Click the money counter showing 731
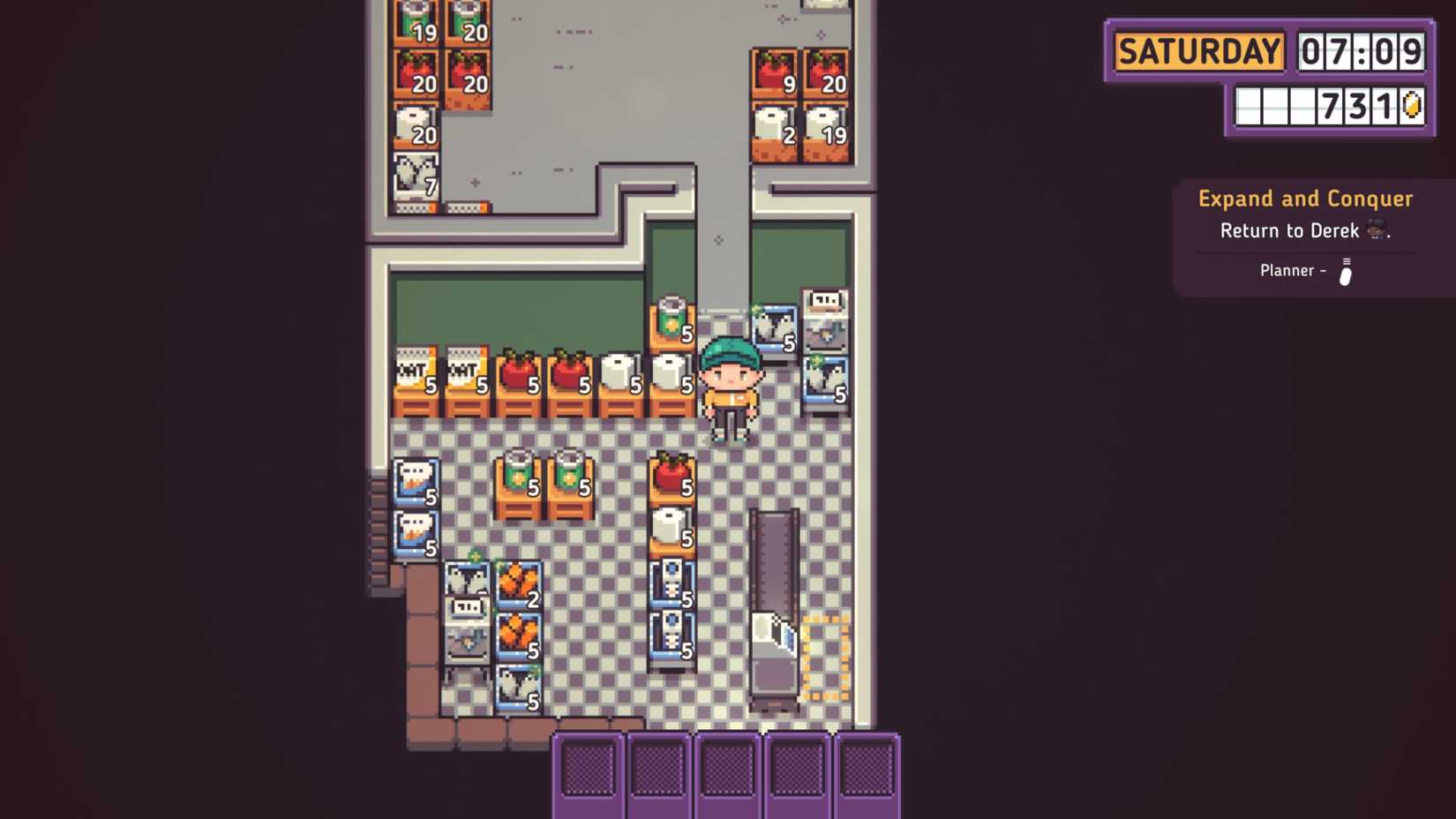1456x819 pixels. [1359, 105]
